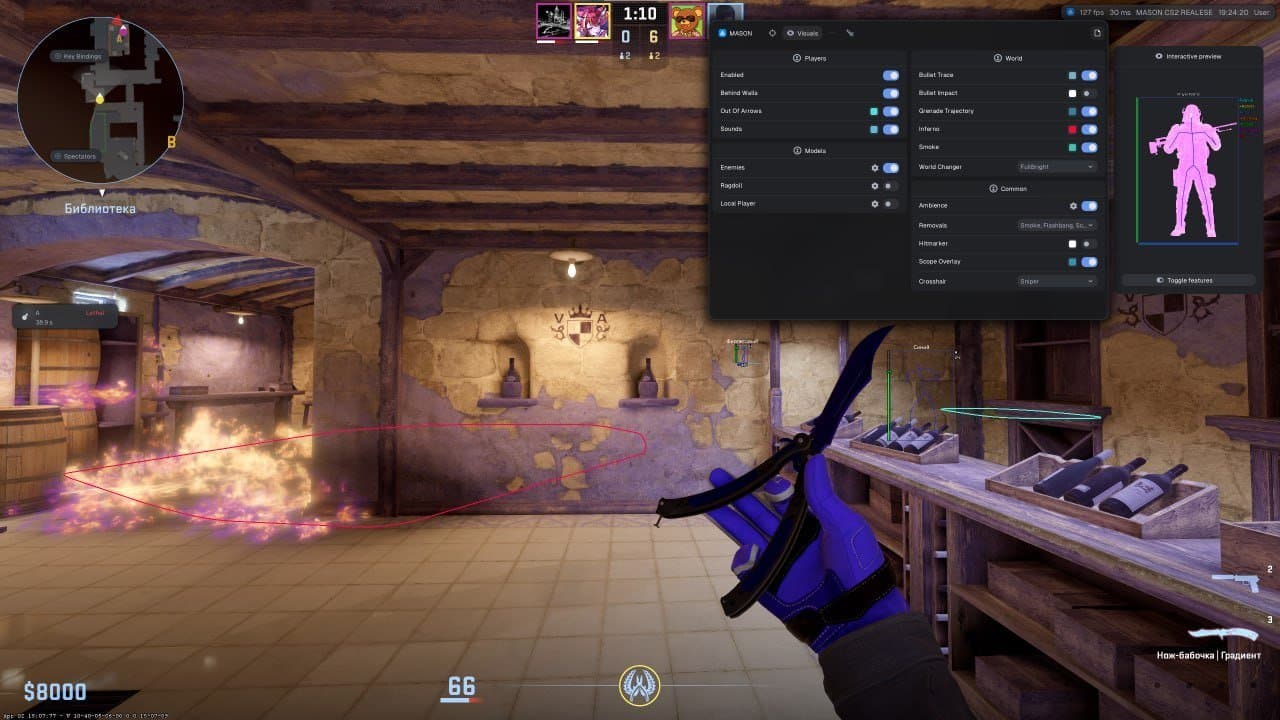Open the Visuals tab eye icon

point(790,33)
